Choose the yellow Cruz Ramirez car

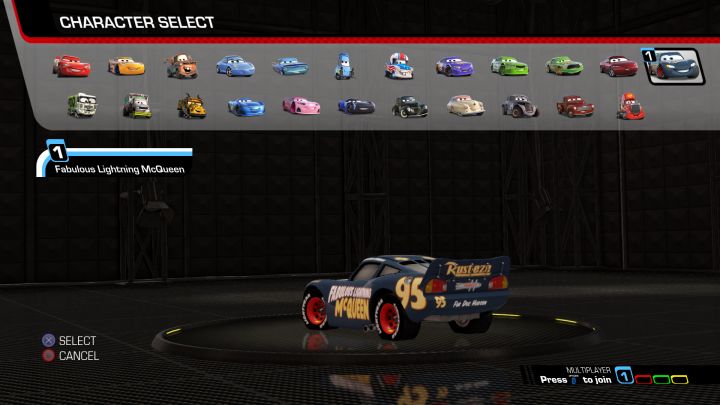126,66
